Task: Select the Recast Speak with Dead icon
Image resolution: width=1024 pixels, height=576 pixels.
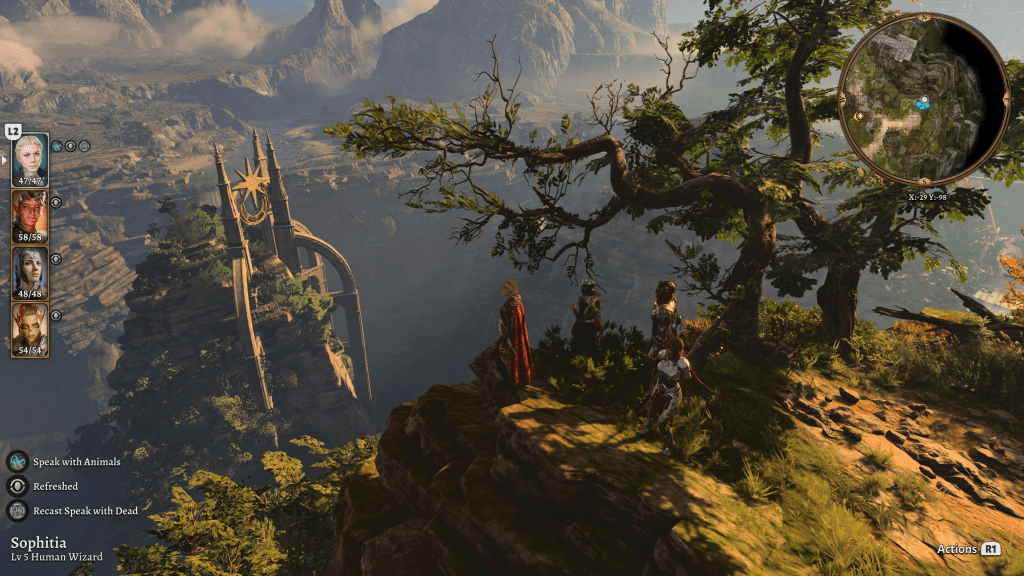Action: click(x=17, y=511)
